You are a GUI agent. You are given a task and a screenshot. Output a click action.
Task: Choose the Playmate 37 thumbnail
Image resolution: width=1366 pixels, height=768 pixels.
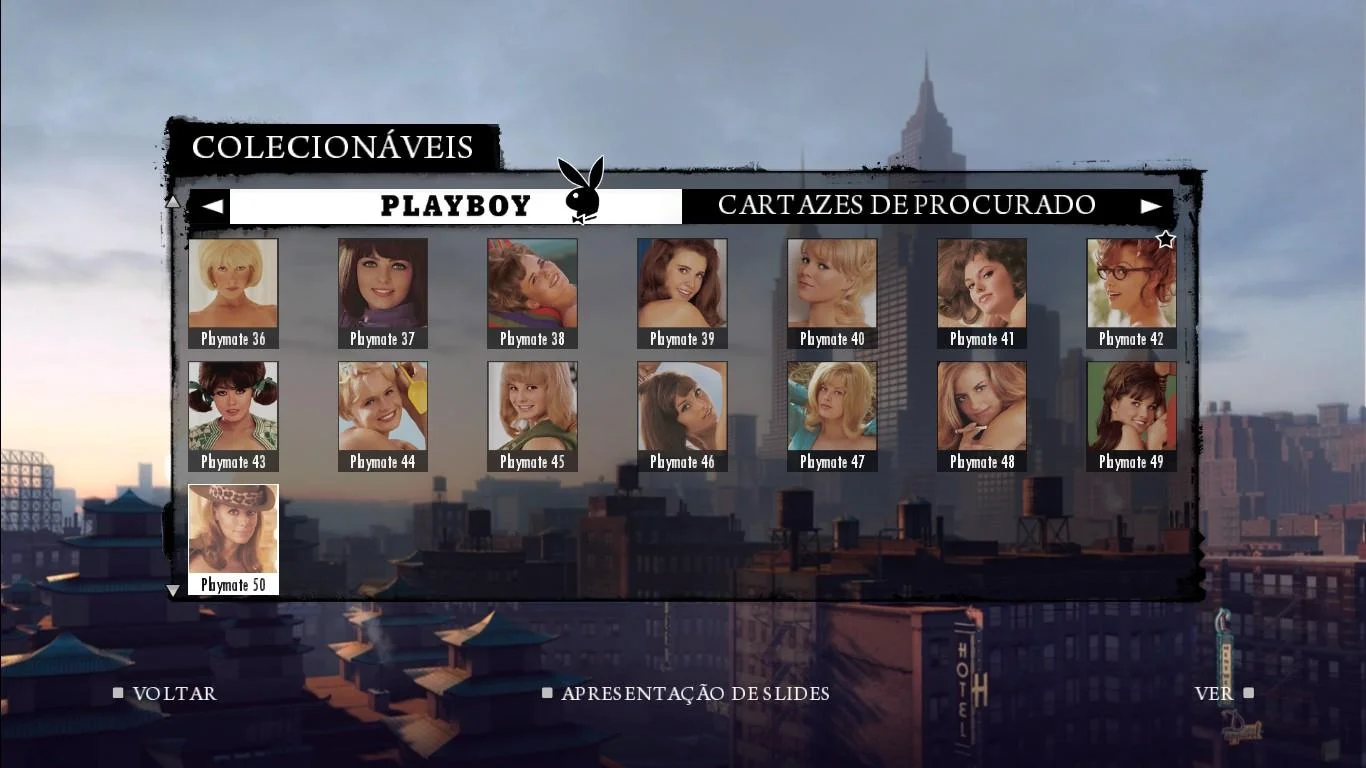[x=383, y=293]
